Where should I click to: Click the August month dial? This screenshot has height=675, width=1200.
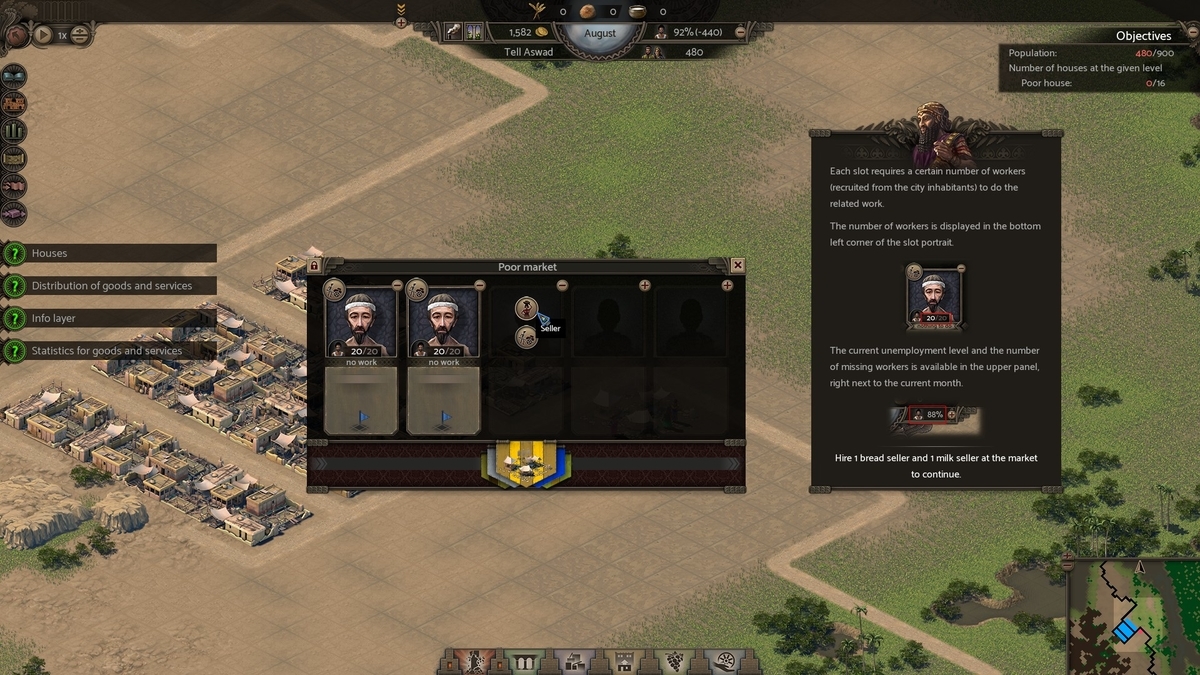(x=600, y=32)
